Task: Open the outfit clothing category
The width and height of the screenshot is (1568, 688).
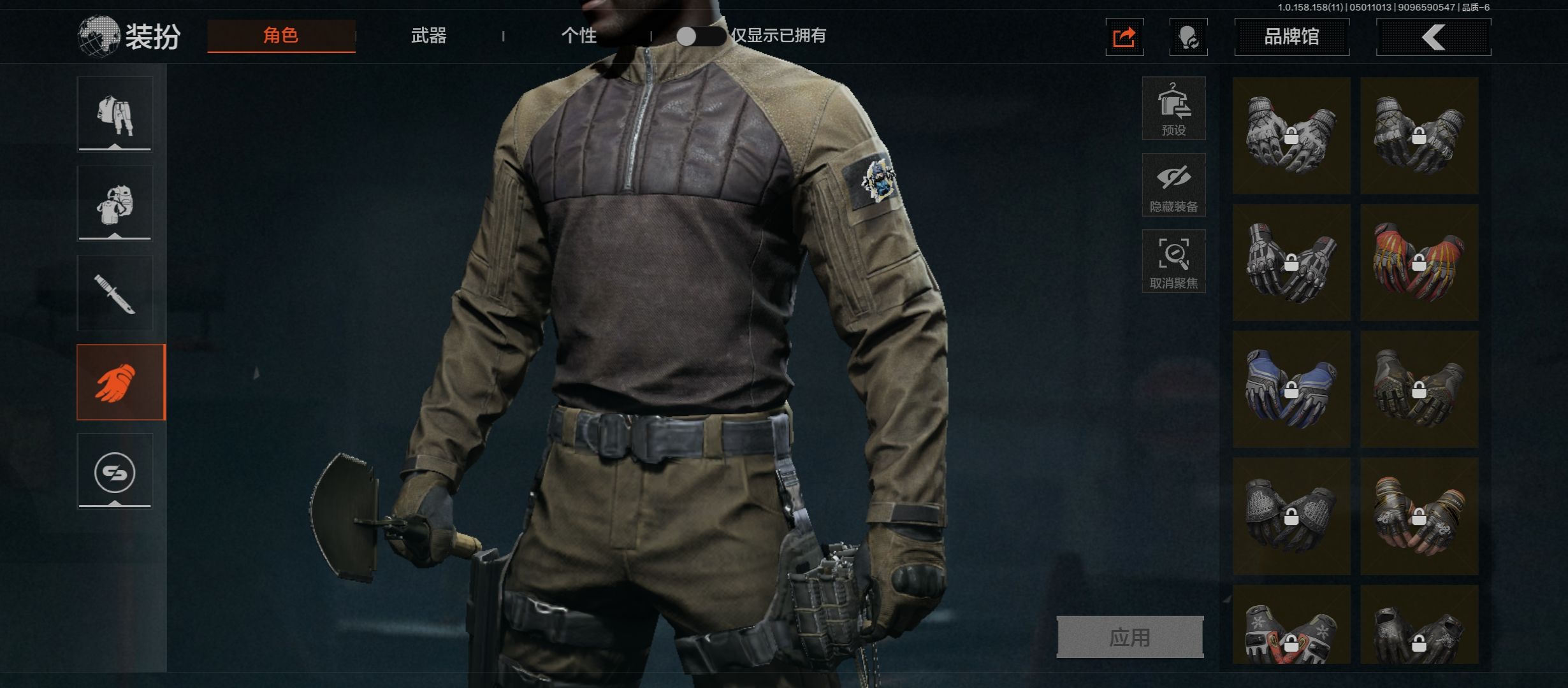Action: 115,115
